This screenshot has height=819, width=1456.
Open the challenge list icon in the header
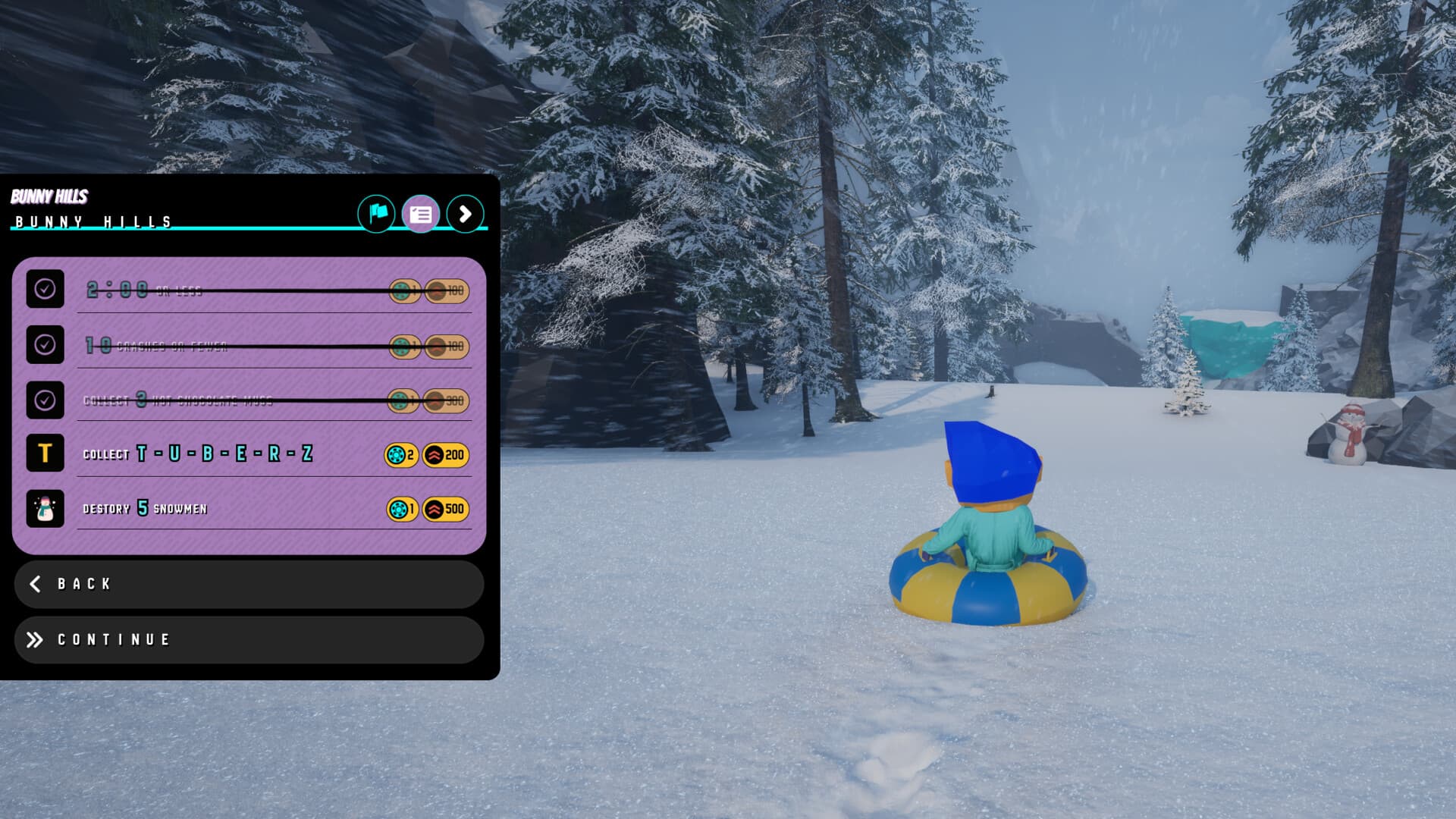click(x=422, y=215)
